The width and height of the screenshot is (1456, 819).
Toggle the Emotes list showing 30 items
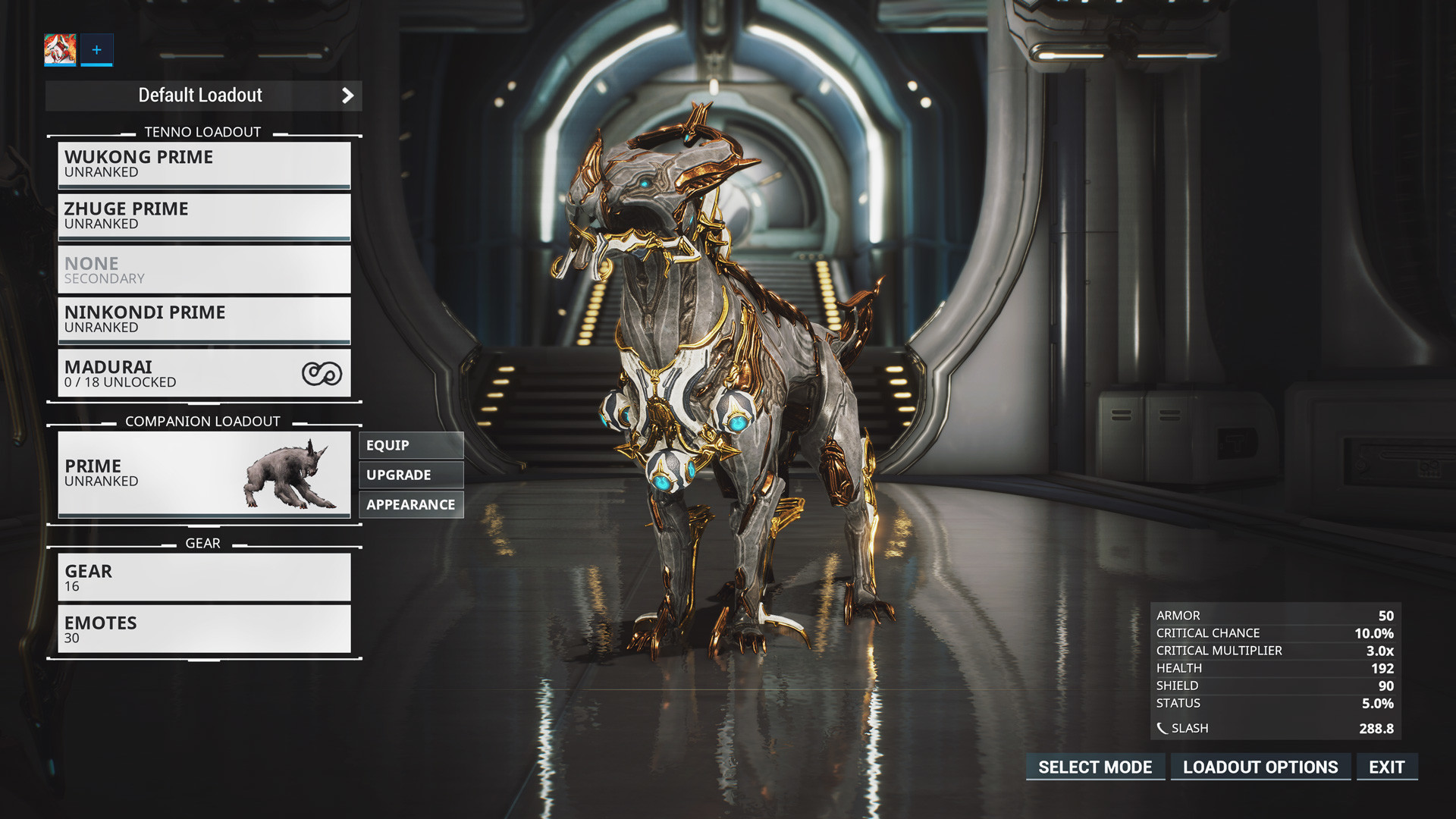(203, 629)
